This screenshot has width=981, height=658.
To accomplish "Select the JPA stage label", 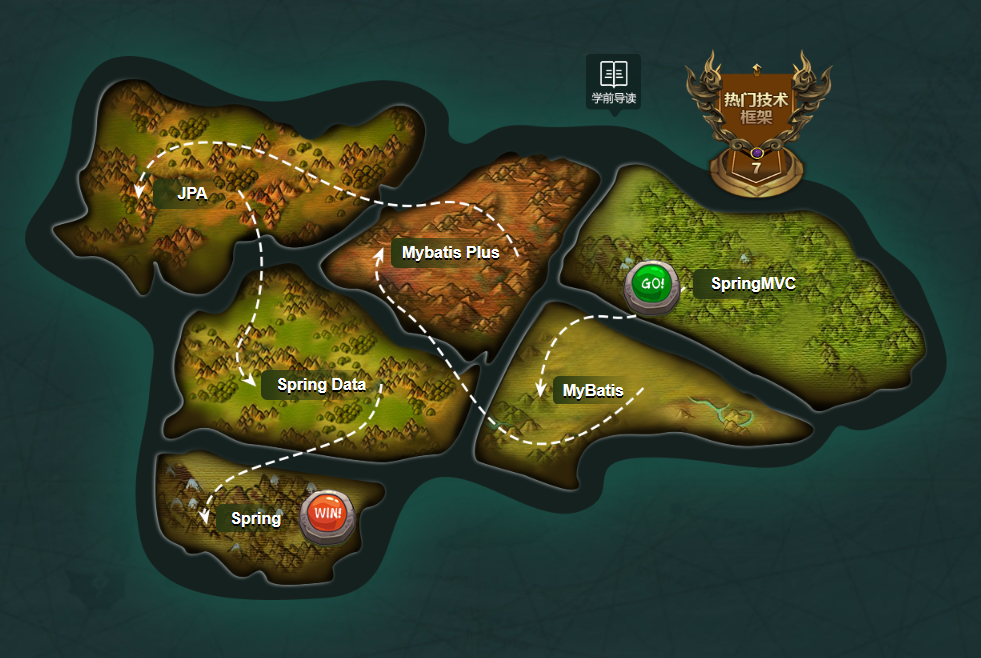I will coord(192,194).
